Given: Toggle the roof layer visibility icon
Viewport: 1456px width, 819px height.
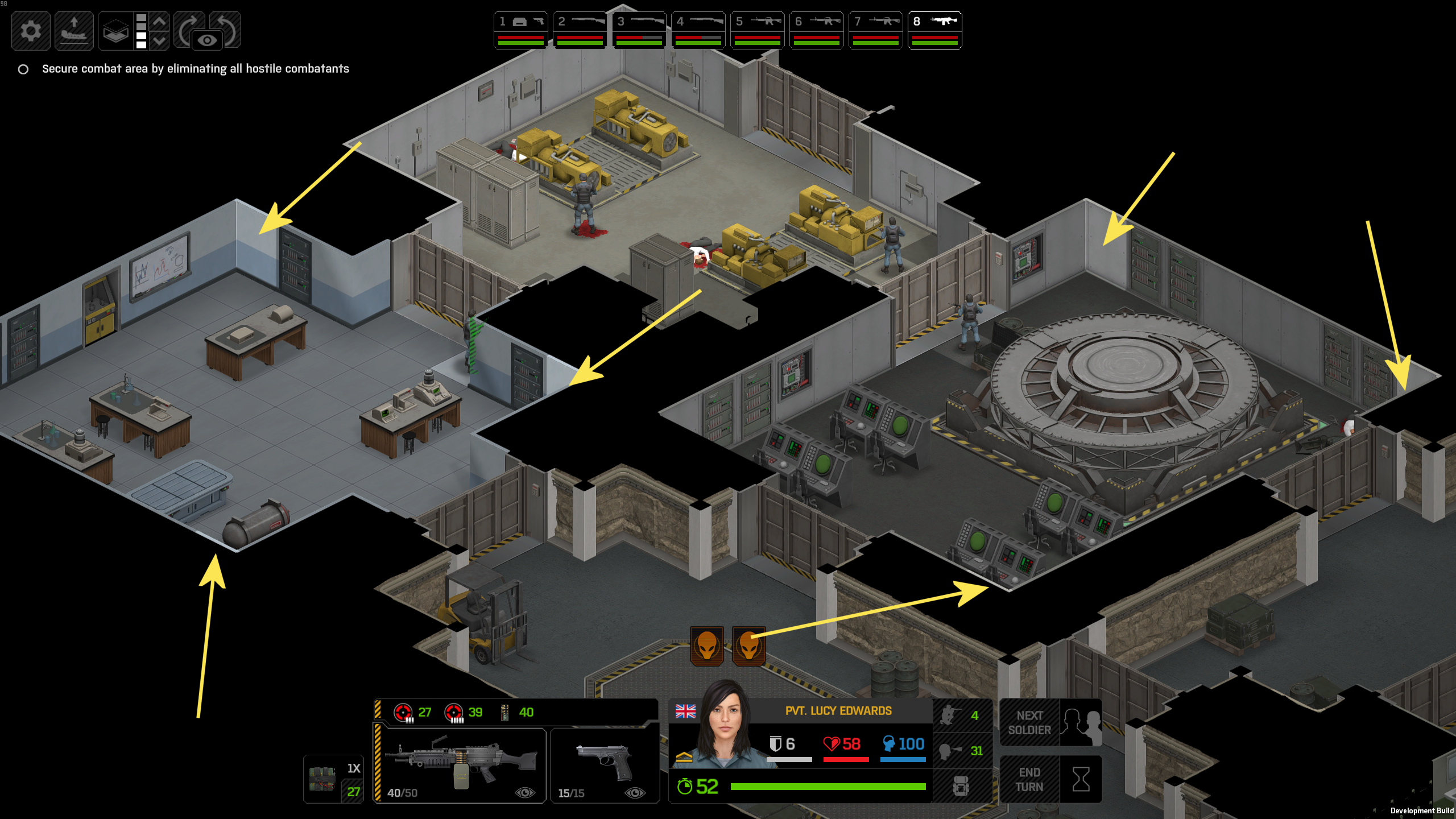Looking at the screenshot, I should [x=115, y=31].
